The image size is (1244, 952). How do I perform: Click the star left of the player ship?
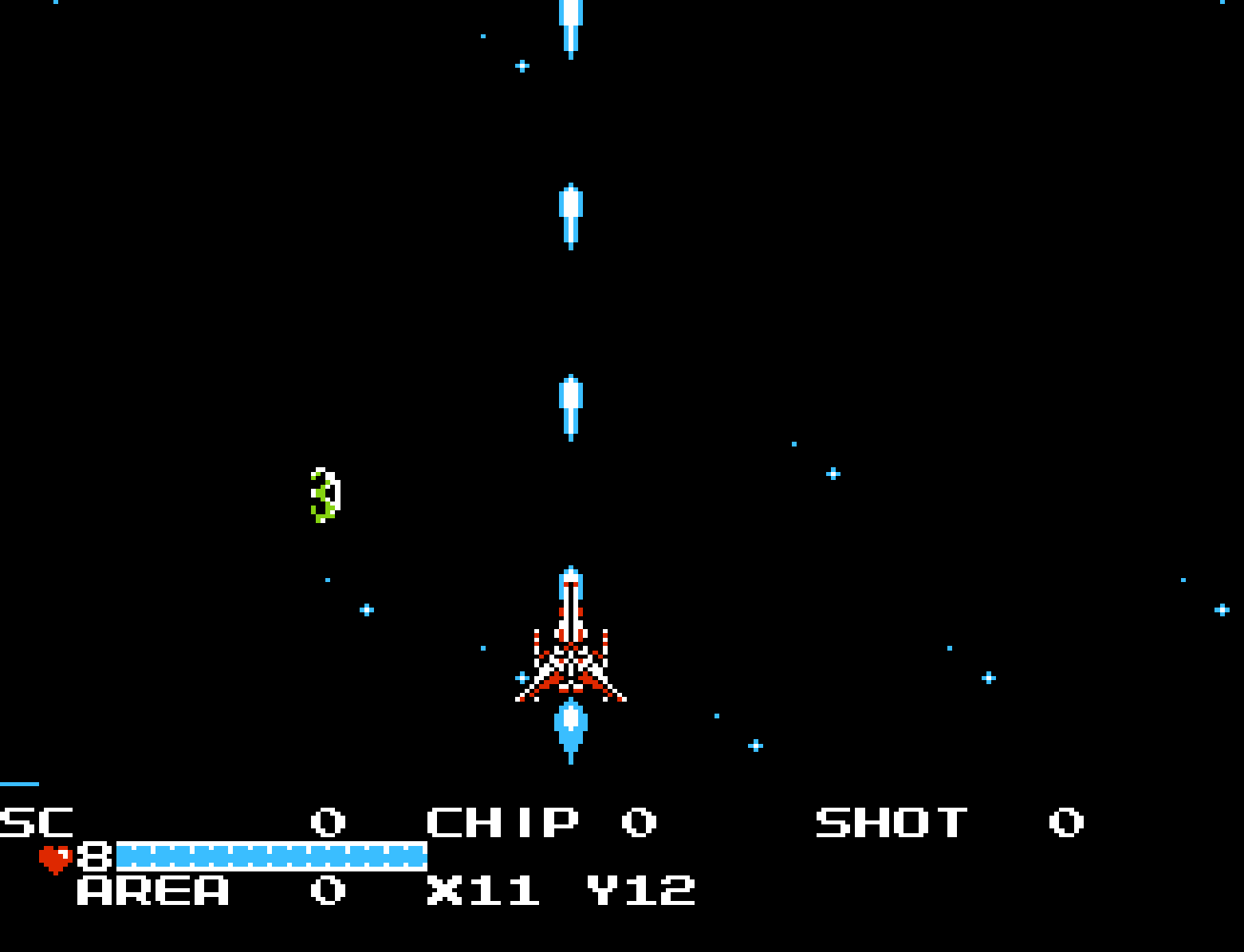coord(366,608)
